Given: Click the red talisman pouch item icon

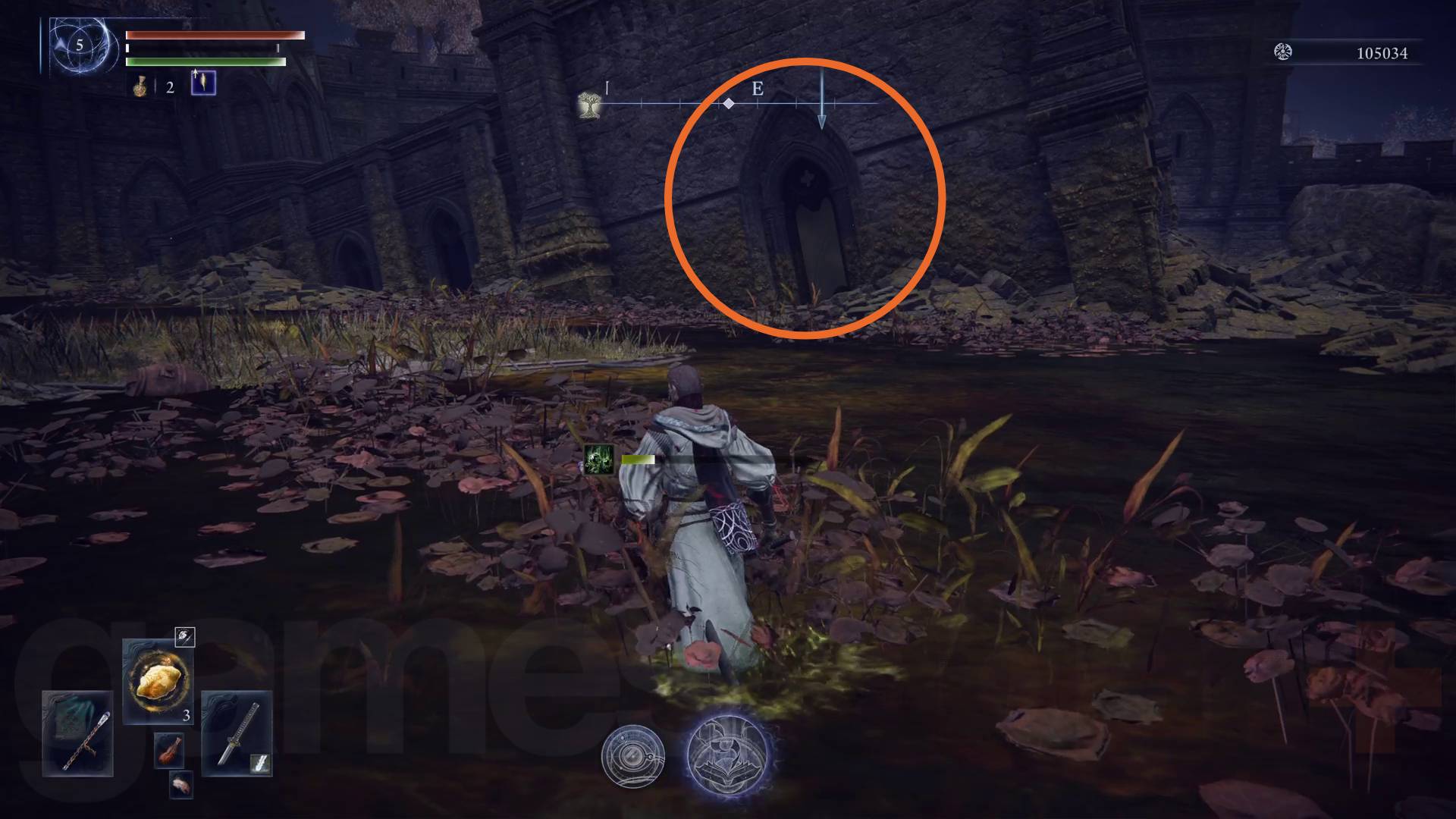Looking at the screenshot, I should pyautogui.click(x=169, y=749).
